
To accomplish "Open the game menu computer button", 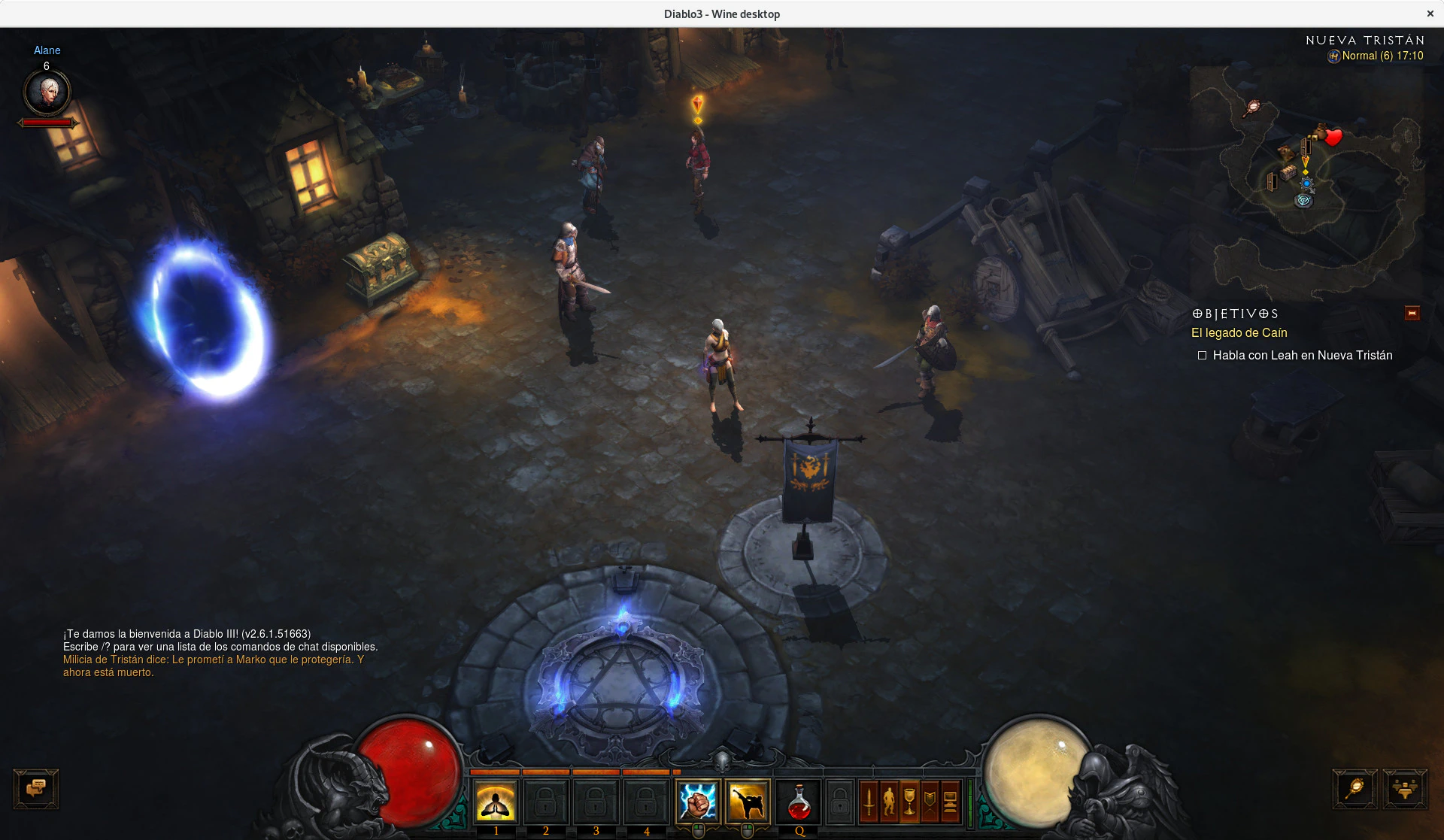I will pos(950,802).
